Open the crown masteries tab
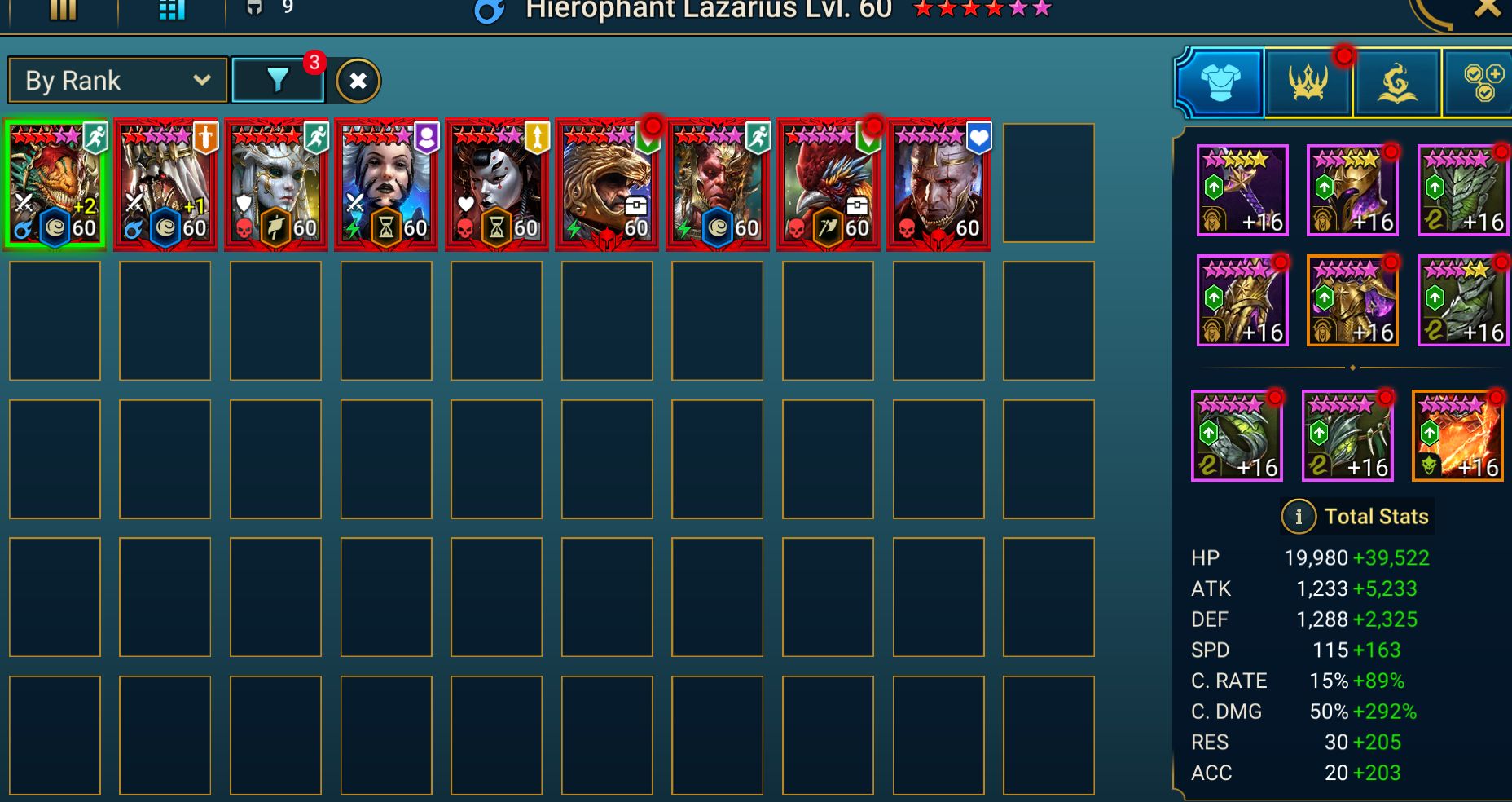 tap(1308, 82)
